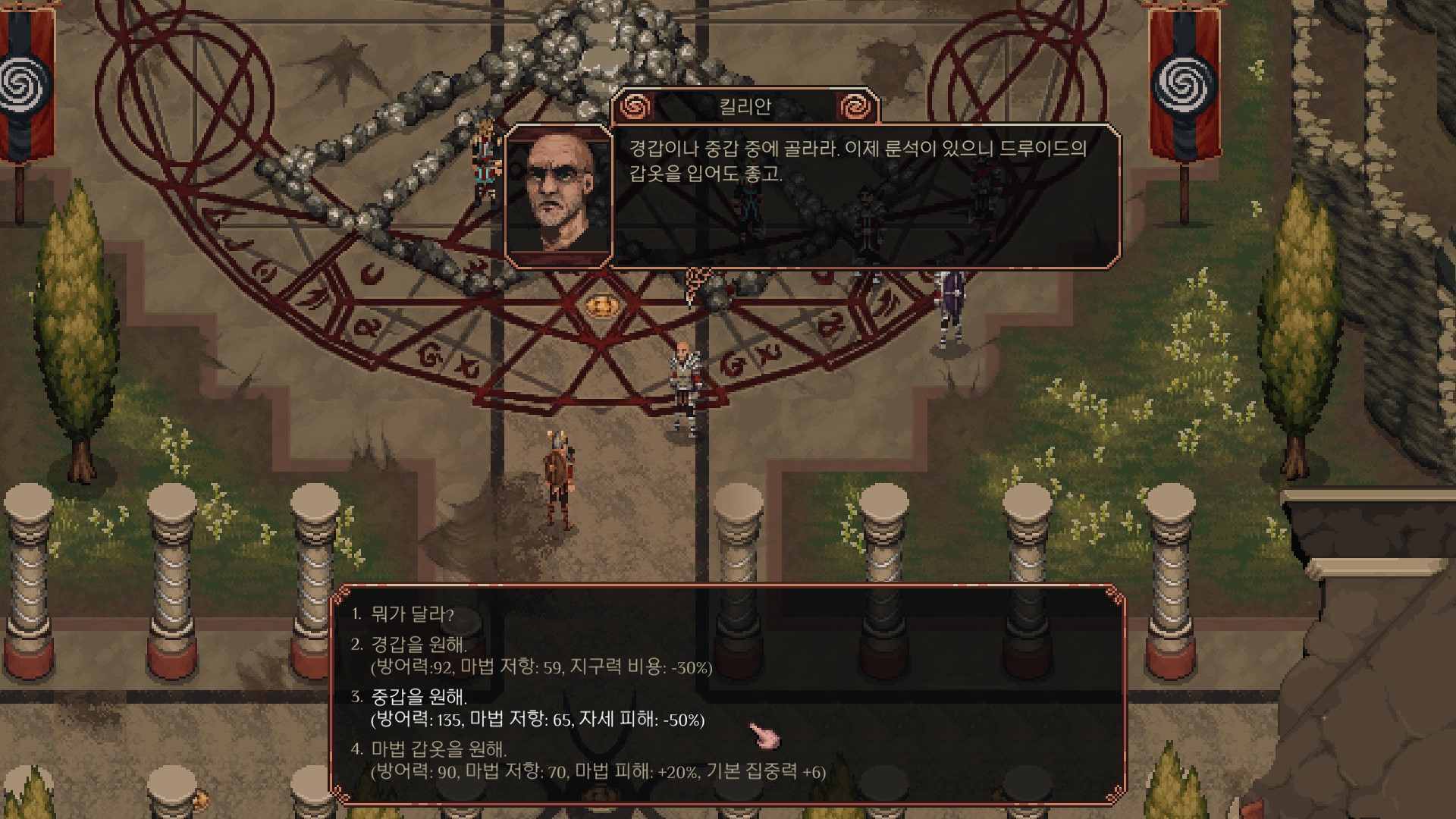This screenshot has height=819, width=1456.
Task: Ask '뭐가 달라?' dialogue option
Action: coord(412,614)
